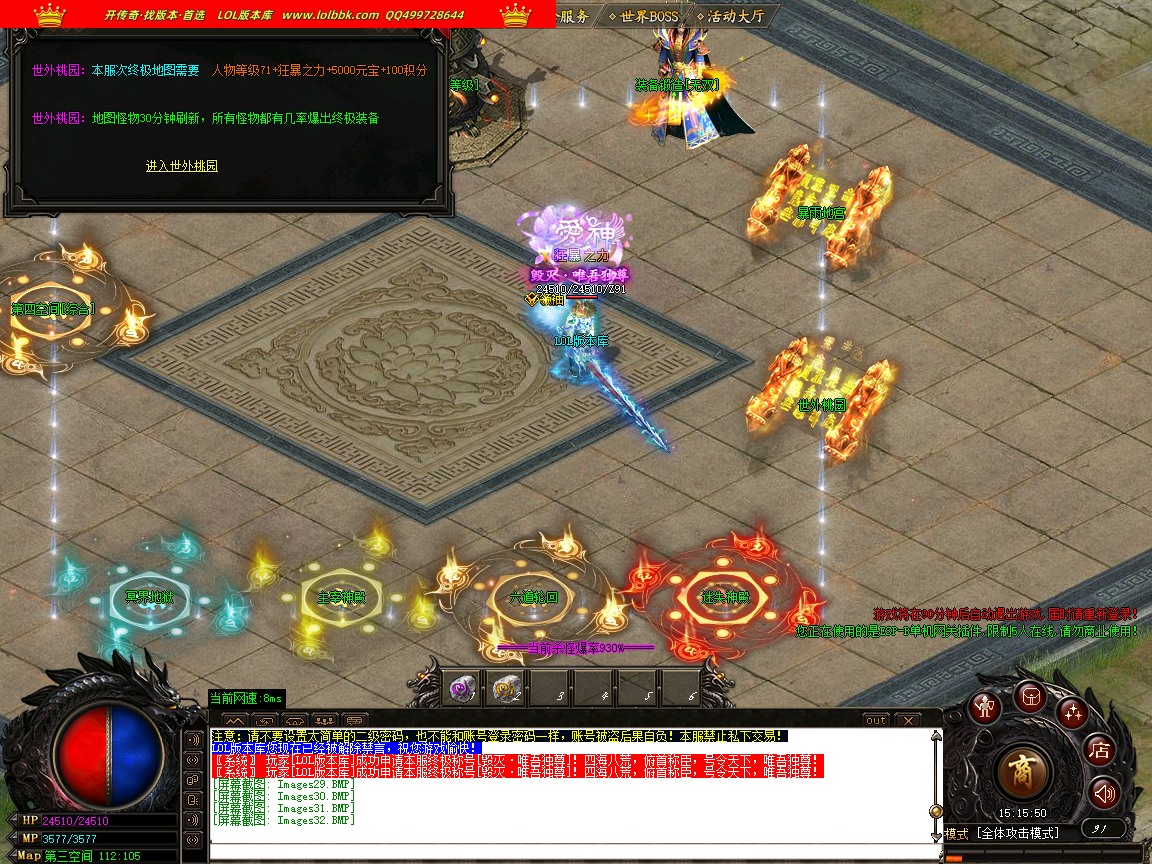Toggle the sound speaker icon
The image size is (1152, 864).
click(x=1103, y=794)
